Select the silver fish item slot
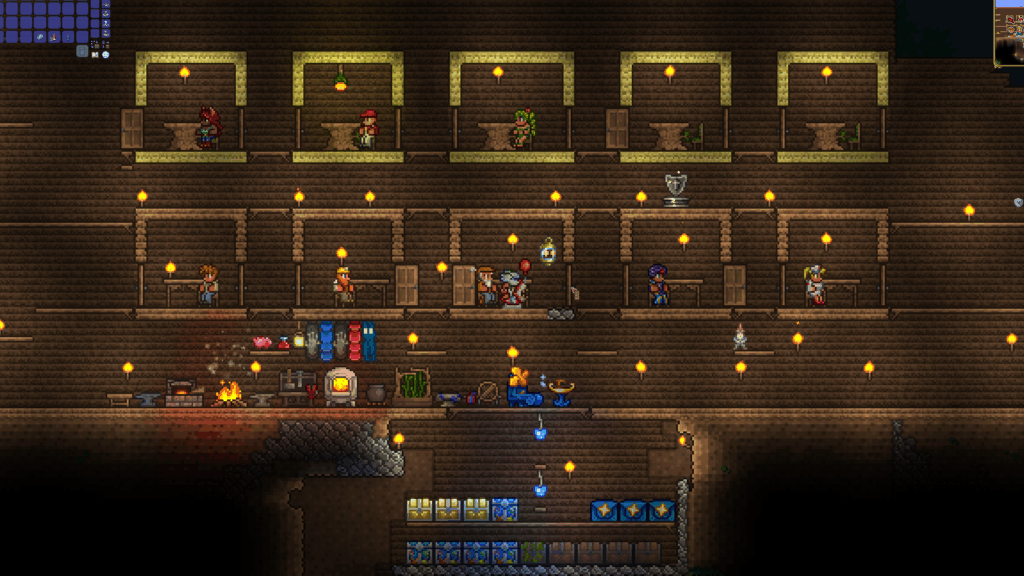This screenshot has height=576, width=1024. click(x=40, y=37)
